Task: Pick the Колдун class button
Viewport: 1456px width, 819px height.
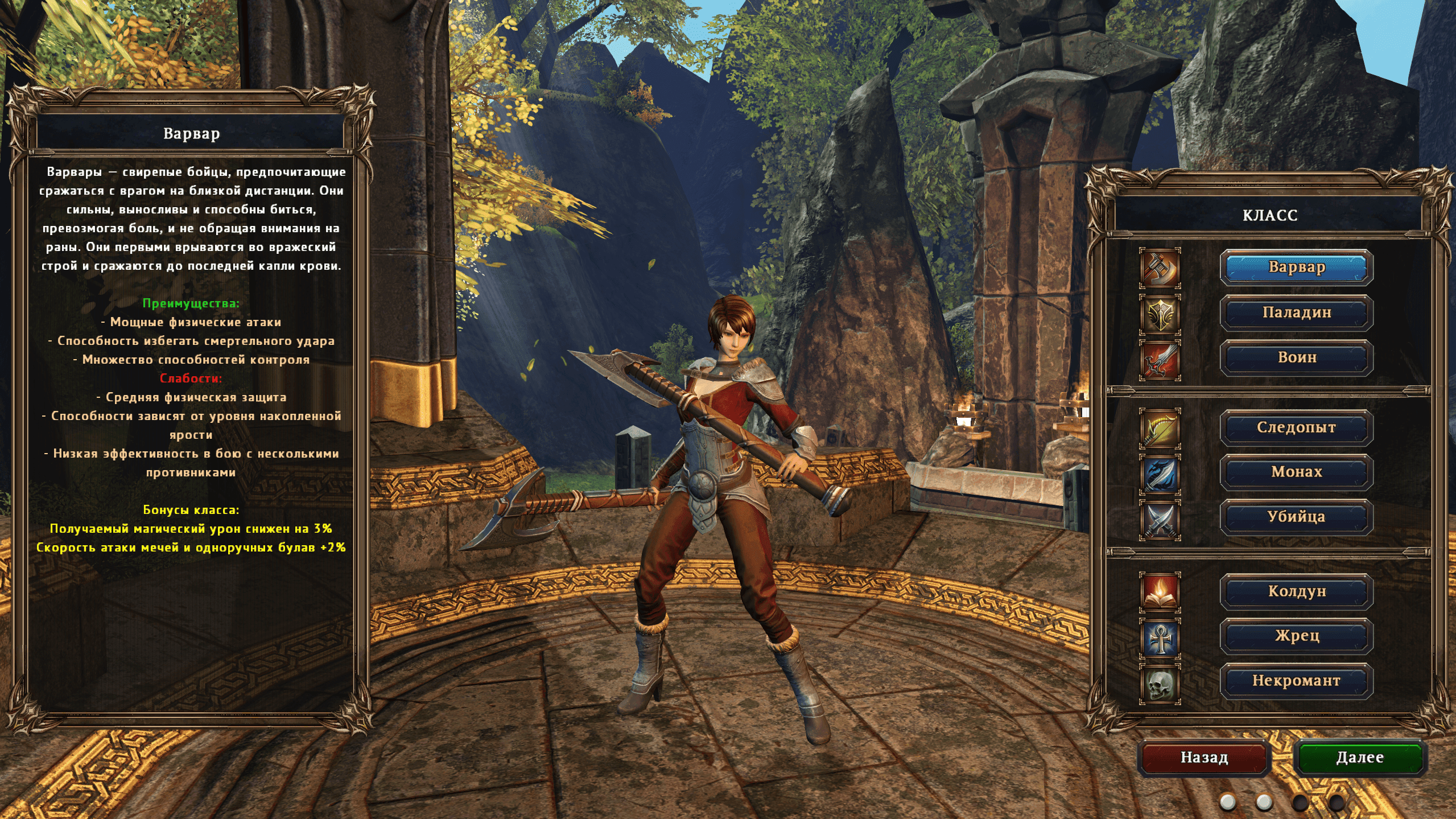Action: pos(1296,591)
